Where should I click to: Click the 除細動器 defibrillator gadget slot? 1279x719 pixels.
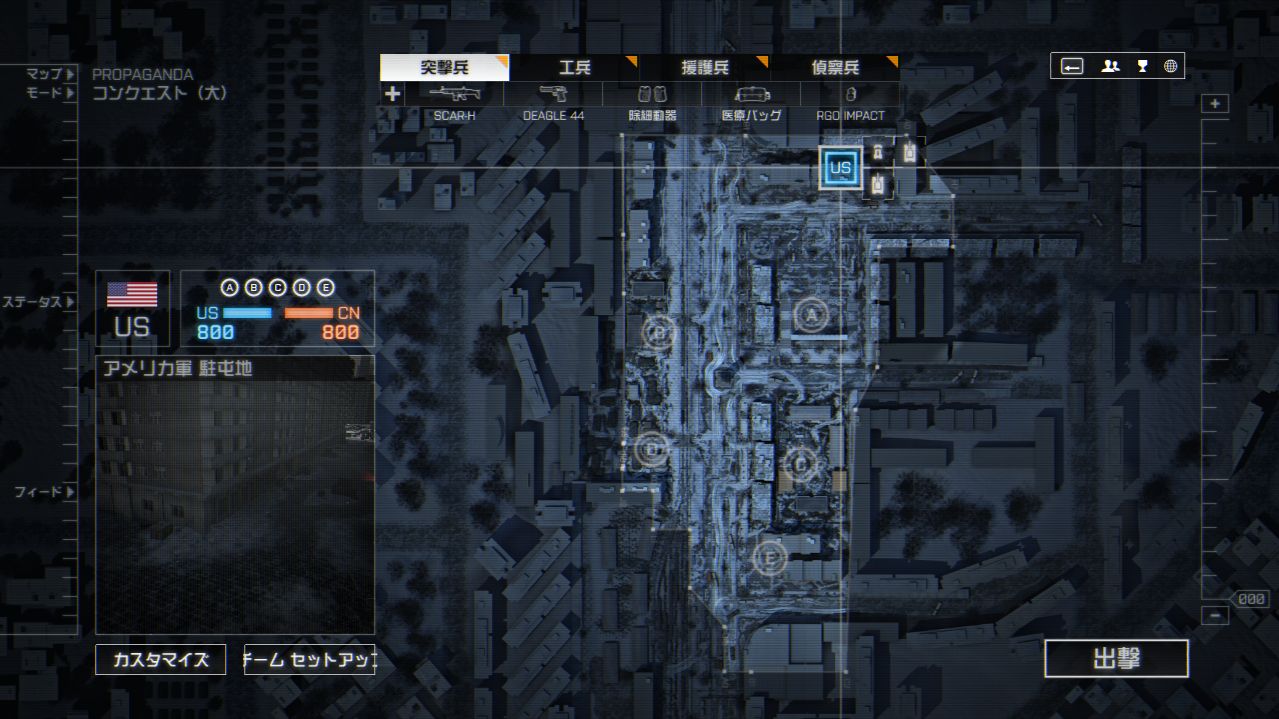[653, 95]
